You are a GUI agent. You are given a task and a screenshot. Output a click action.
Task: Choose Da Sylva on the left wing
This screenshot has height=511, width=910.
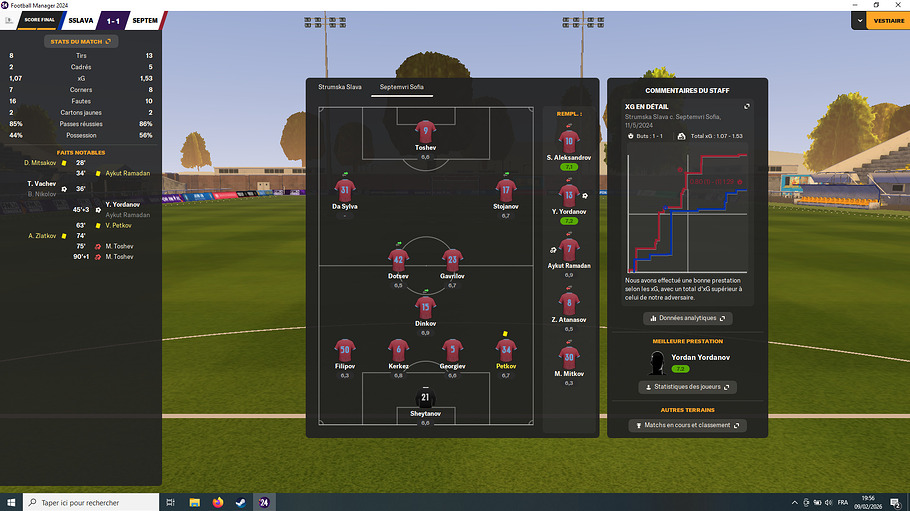[345, 190]
